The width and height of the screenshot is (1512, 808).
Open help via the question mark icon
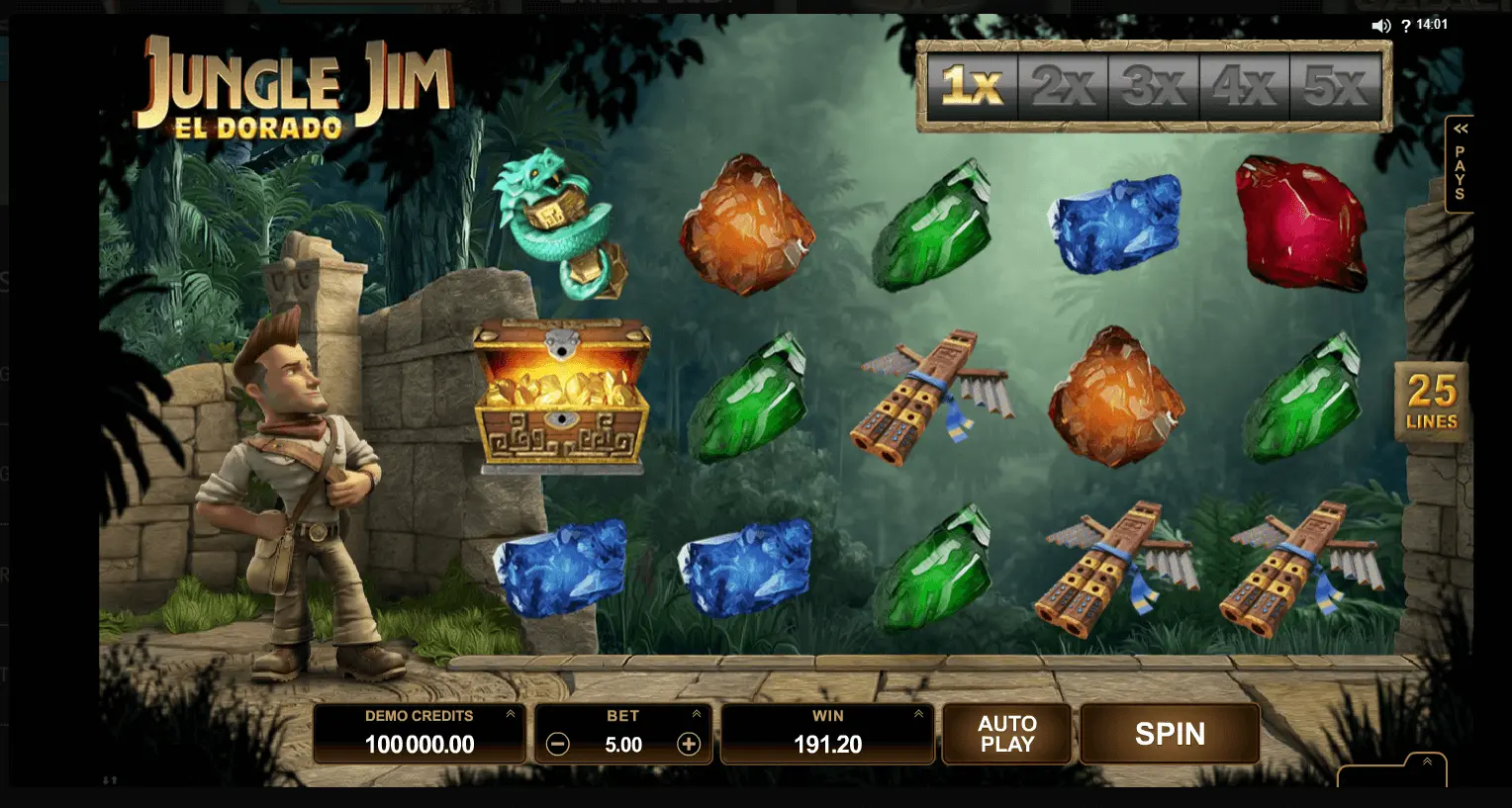1406,26
